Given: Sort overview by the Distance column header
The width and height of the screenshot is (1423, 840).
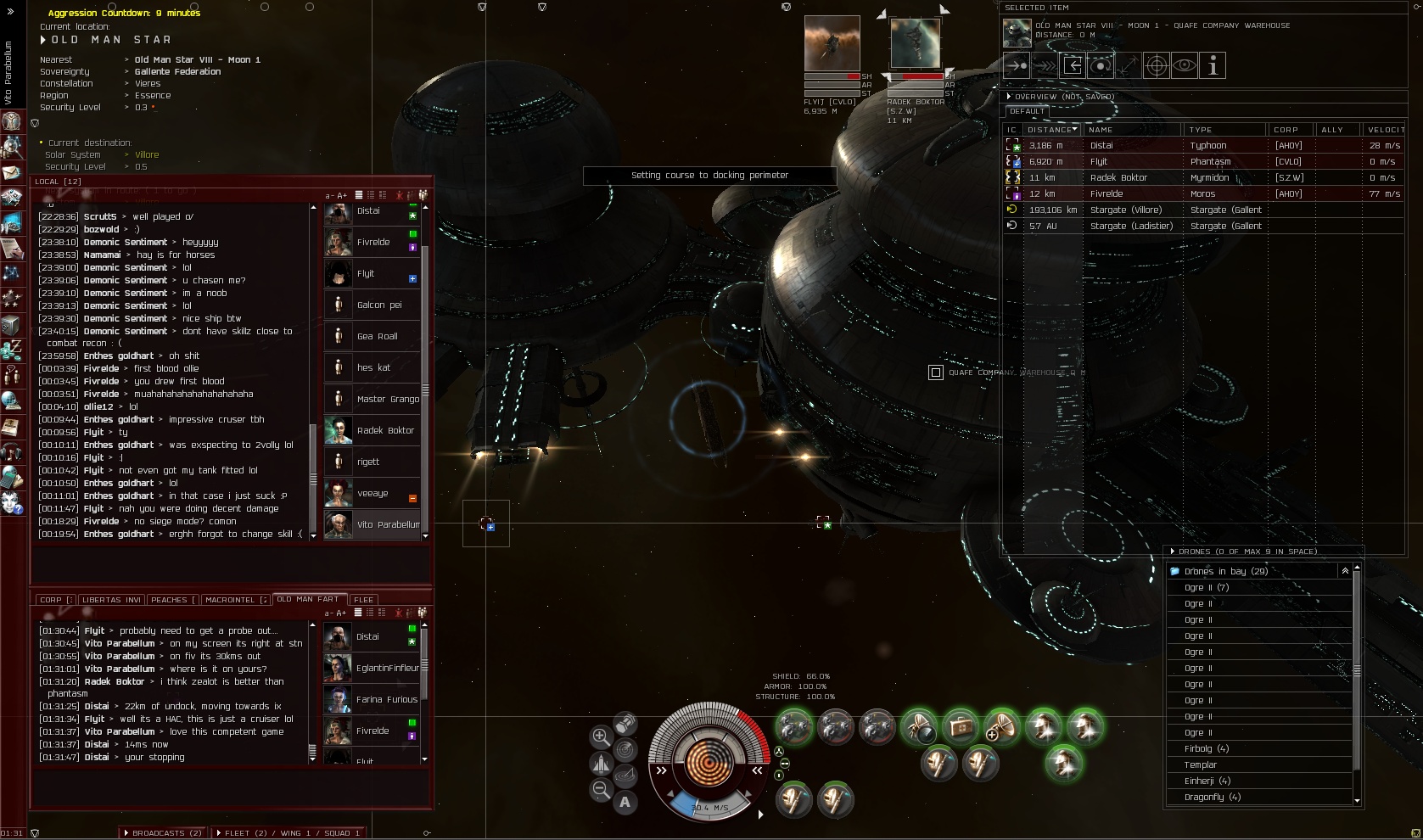Looking at the screenshot, I should pos(1052,130).
